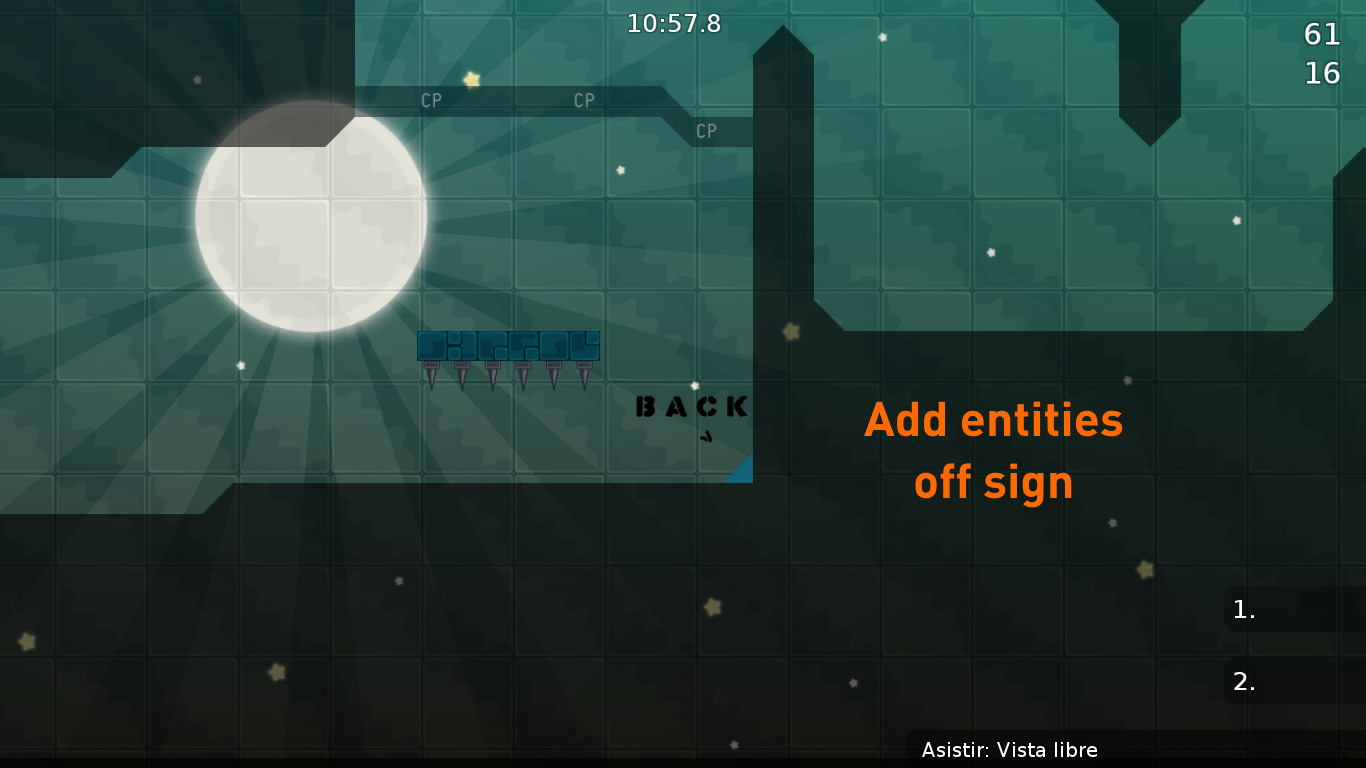Click the BACK sign text
This screenshot has height=768, width=1366.
click(x=689, y=406)
